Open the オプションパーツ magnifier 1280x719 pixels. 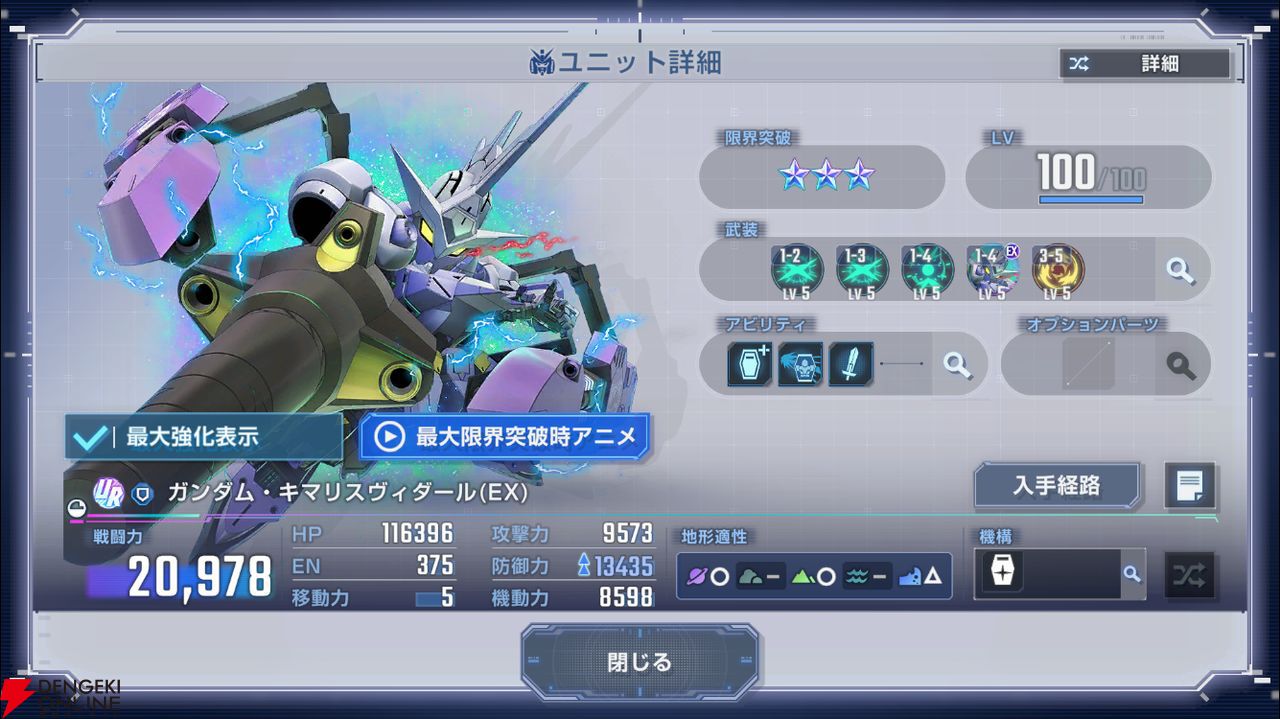pyautogui.click(x=1180, y=364)
